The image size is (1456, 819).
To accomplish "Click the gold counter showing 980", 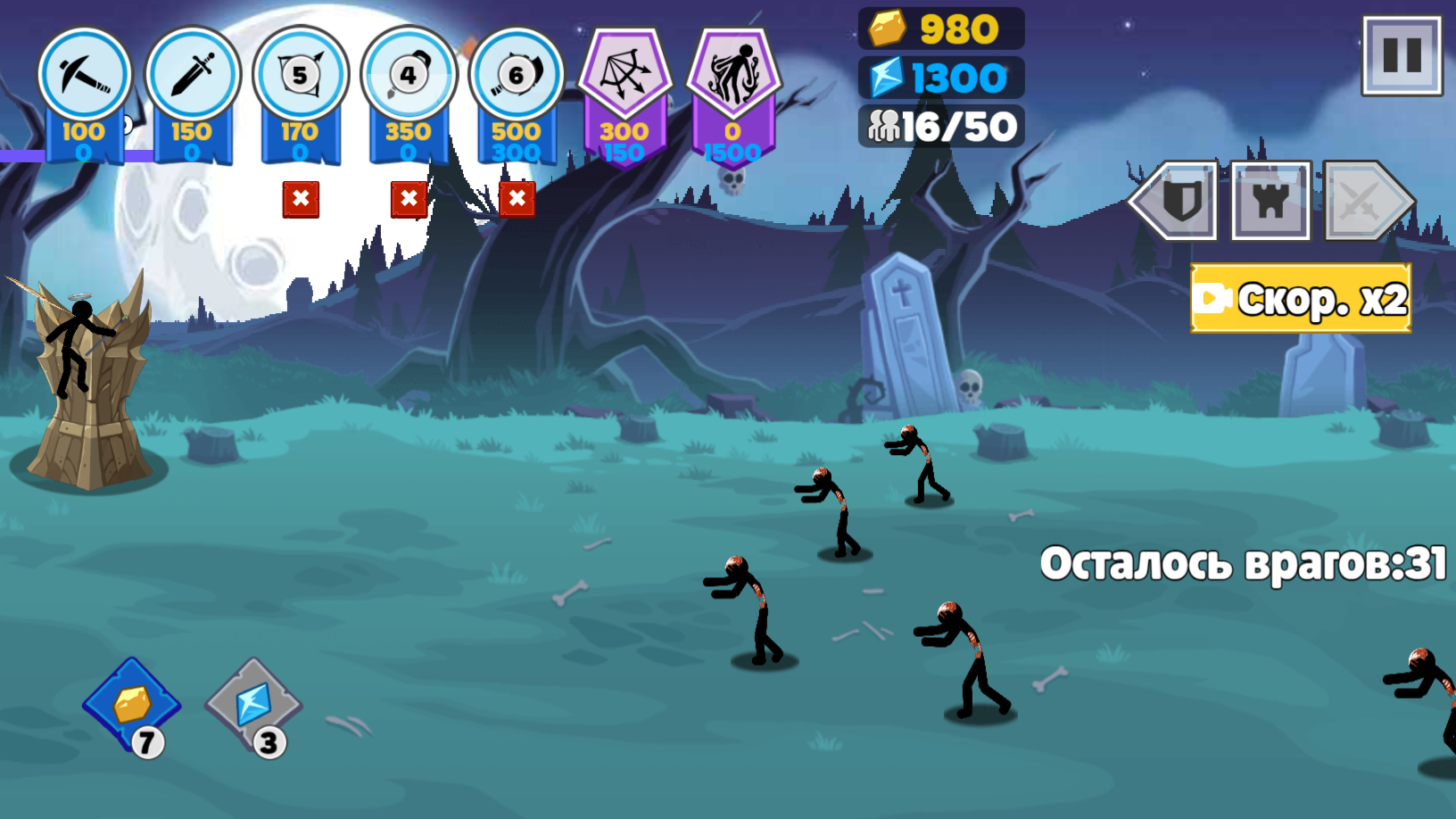I will [x=941, y=28].
